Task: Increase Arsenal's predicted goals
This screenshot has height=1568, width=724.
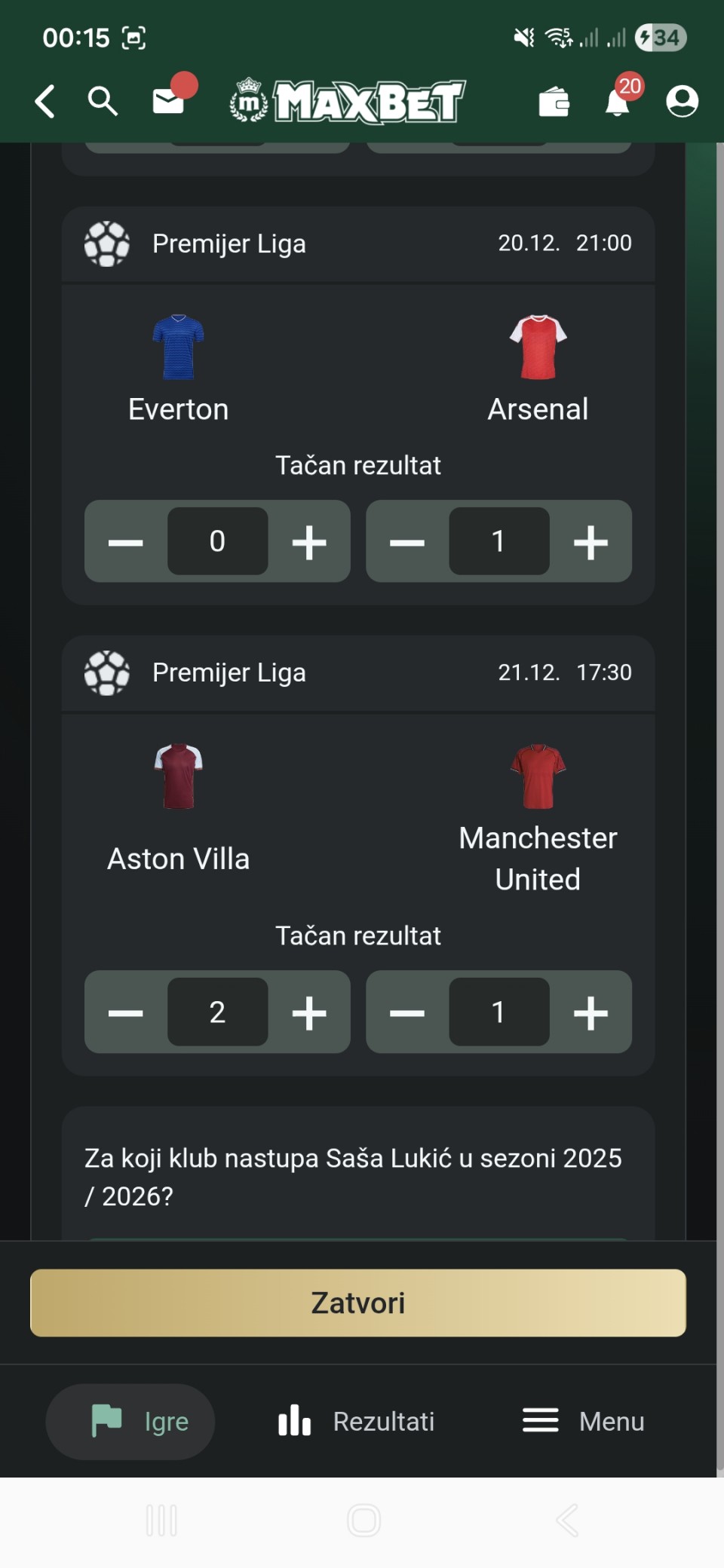Action: (591, 542)
